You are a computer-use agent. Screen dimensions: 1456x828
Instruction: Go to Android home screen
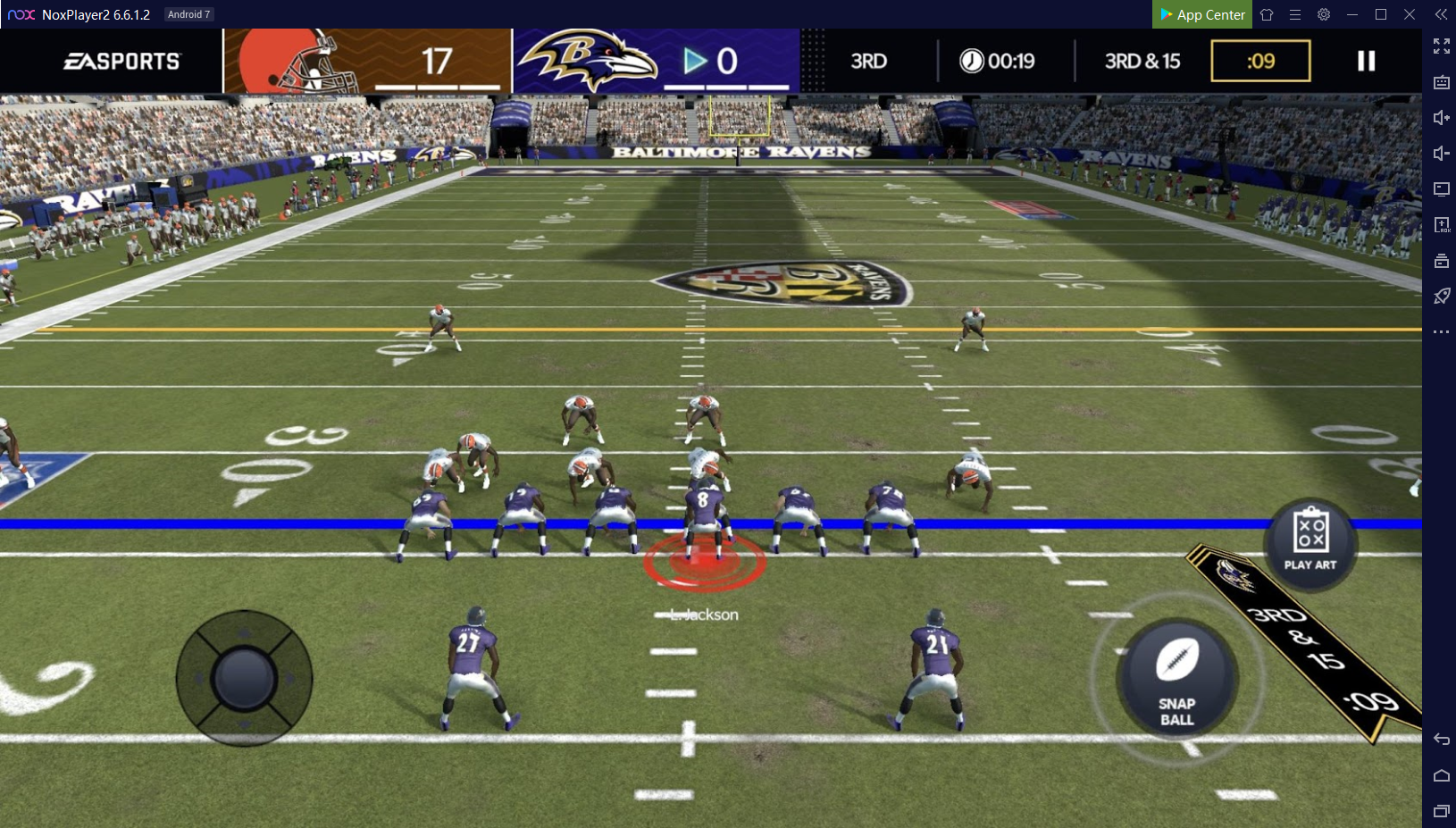[x=1441, y=775]
